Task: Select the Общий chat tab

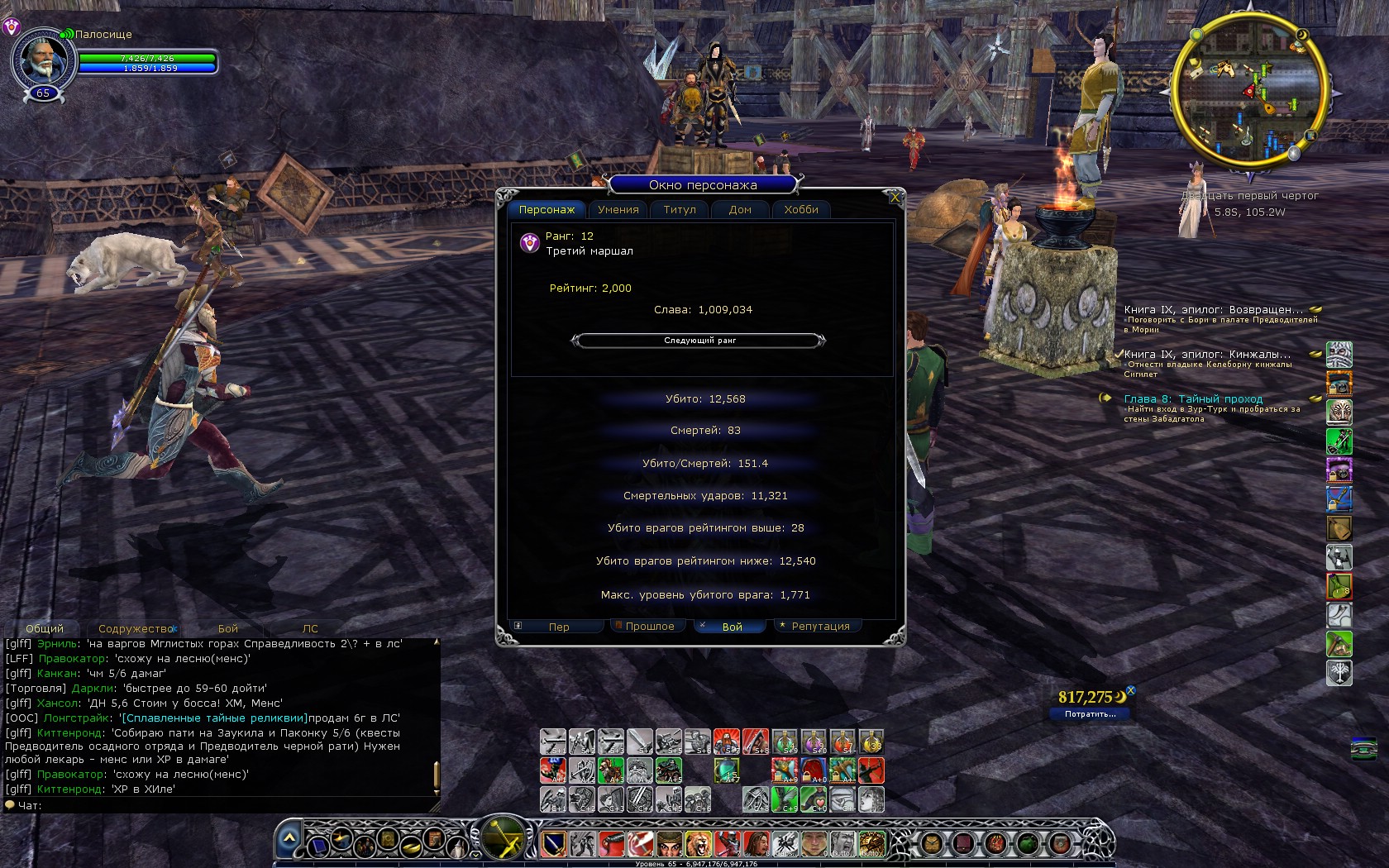Action: [45, 629]
